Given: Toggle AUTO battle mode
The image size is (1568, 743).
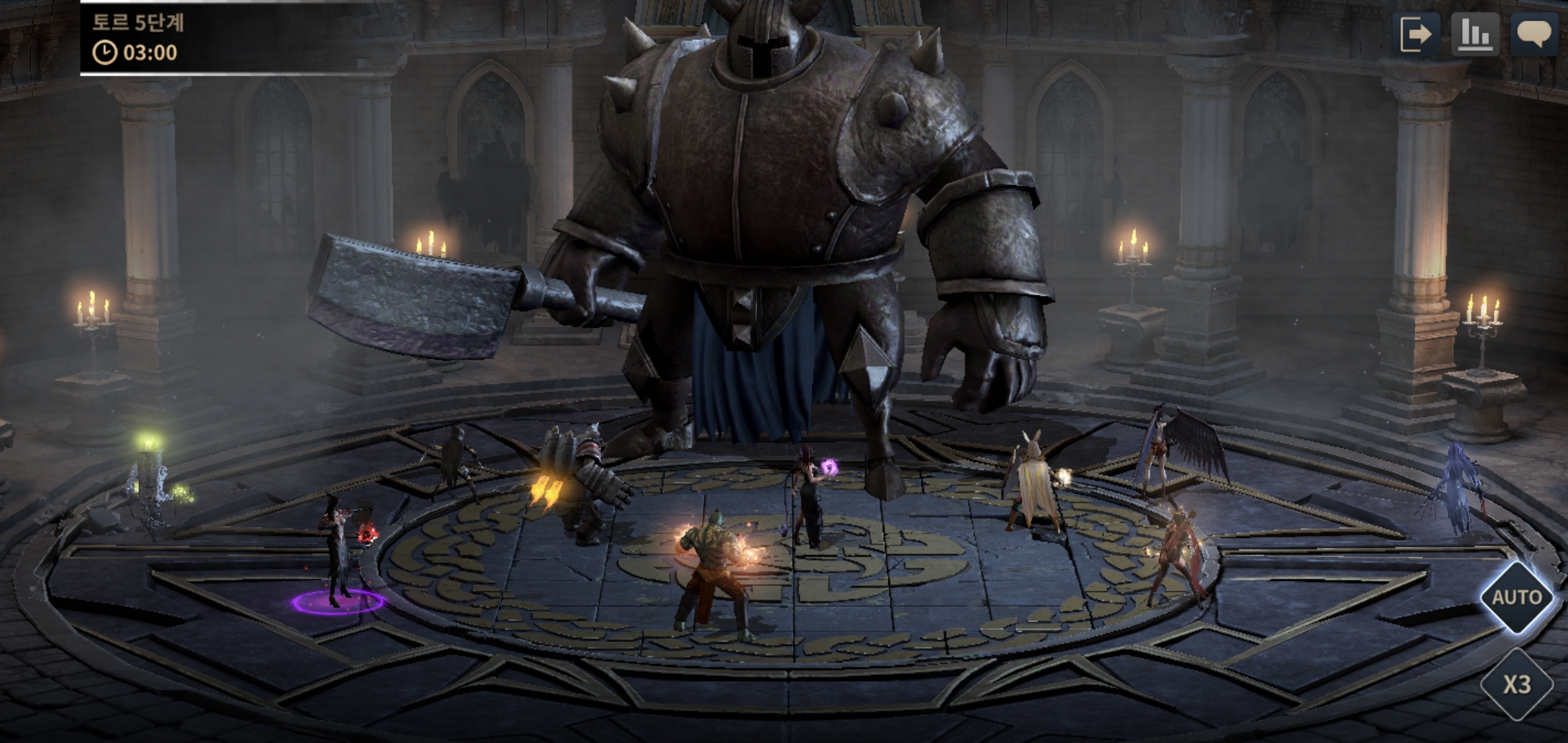Looking at the screenshot, I should click(x=1516, y=597).
